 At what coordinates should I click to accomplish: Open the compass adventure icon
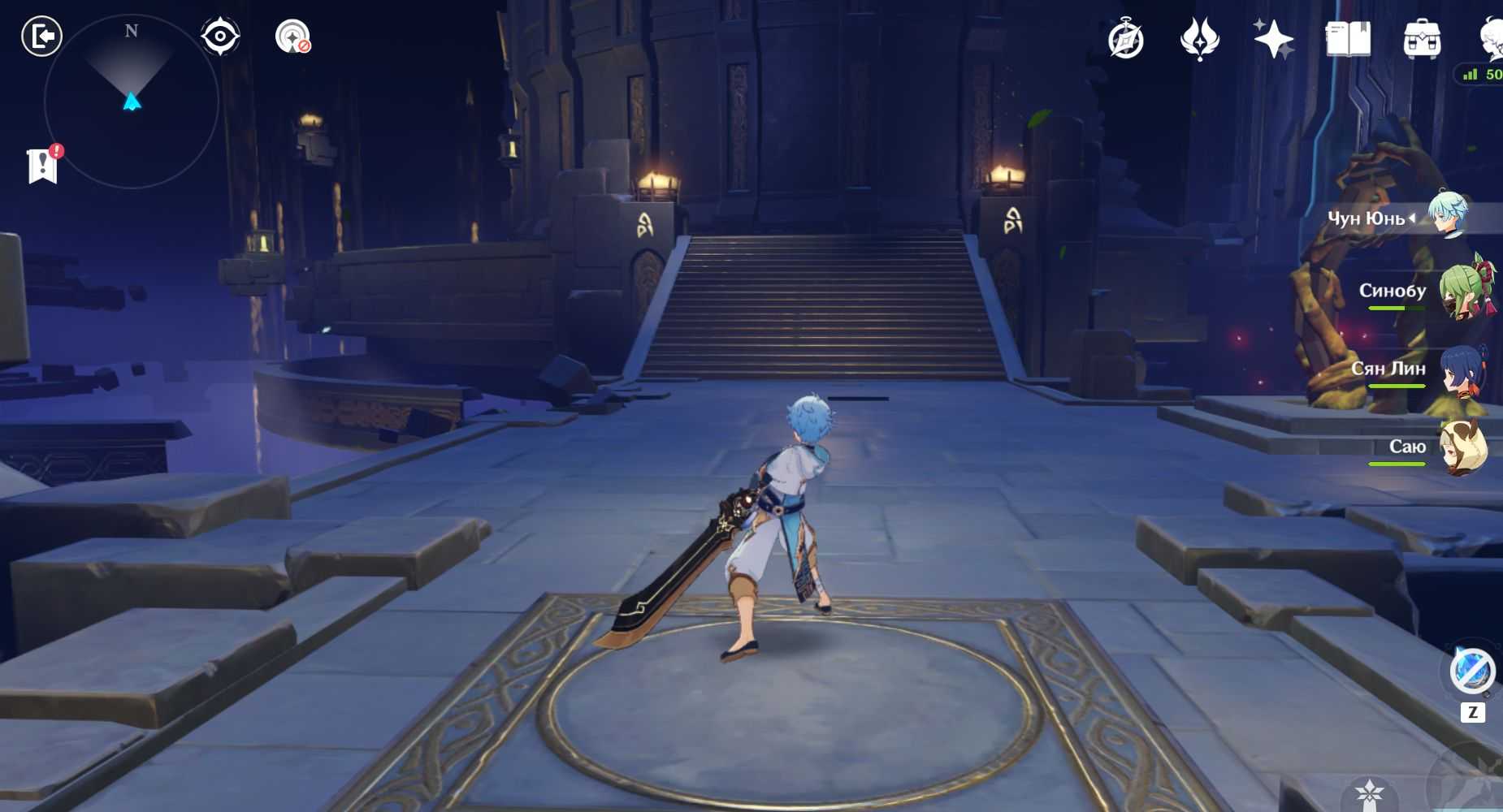pos(1126,39)
